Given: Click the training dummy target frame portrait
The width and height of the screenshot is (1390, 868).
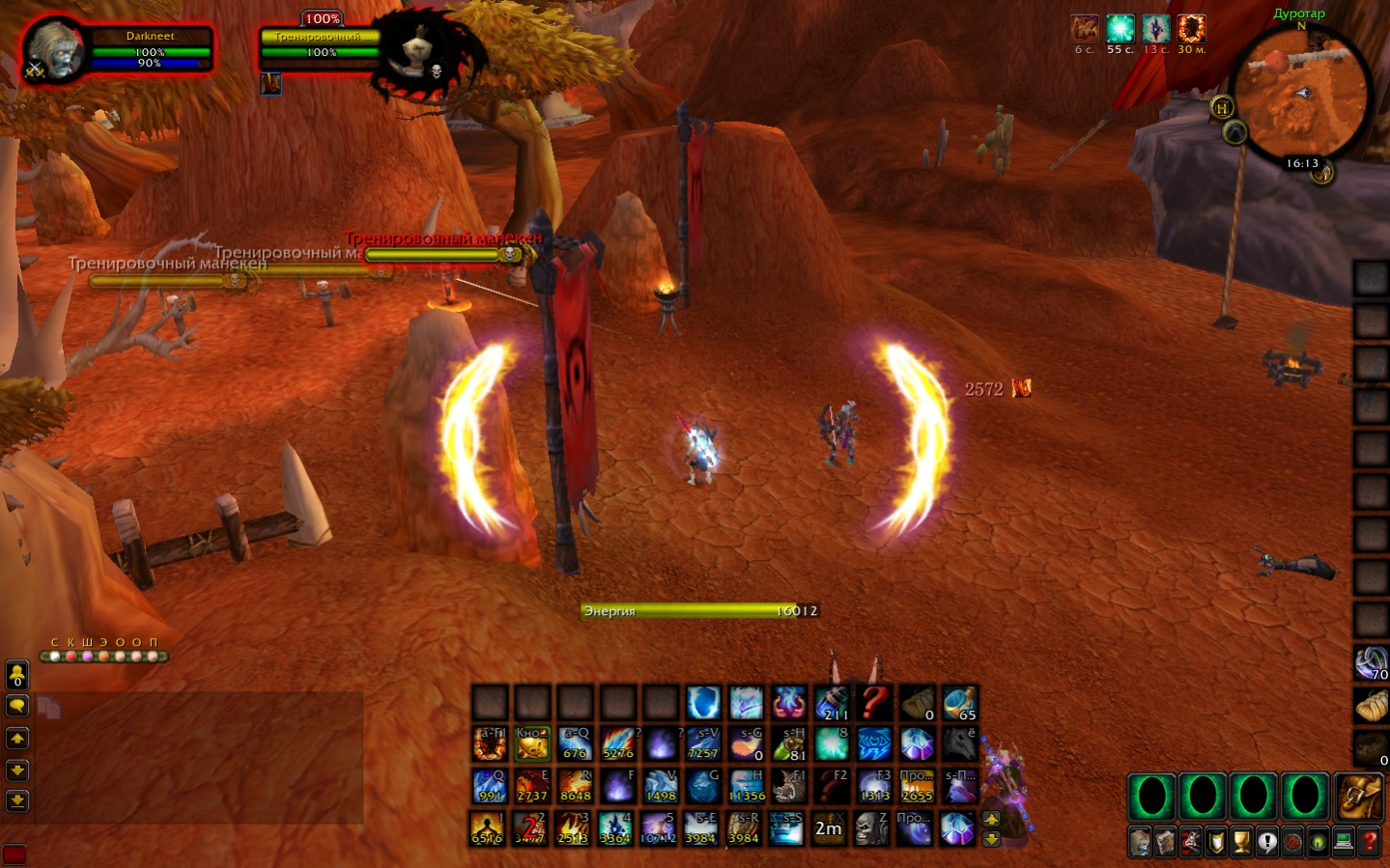Looking at the screenshot, I should [417, 53].
